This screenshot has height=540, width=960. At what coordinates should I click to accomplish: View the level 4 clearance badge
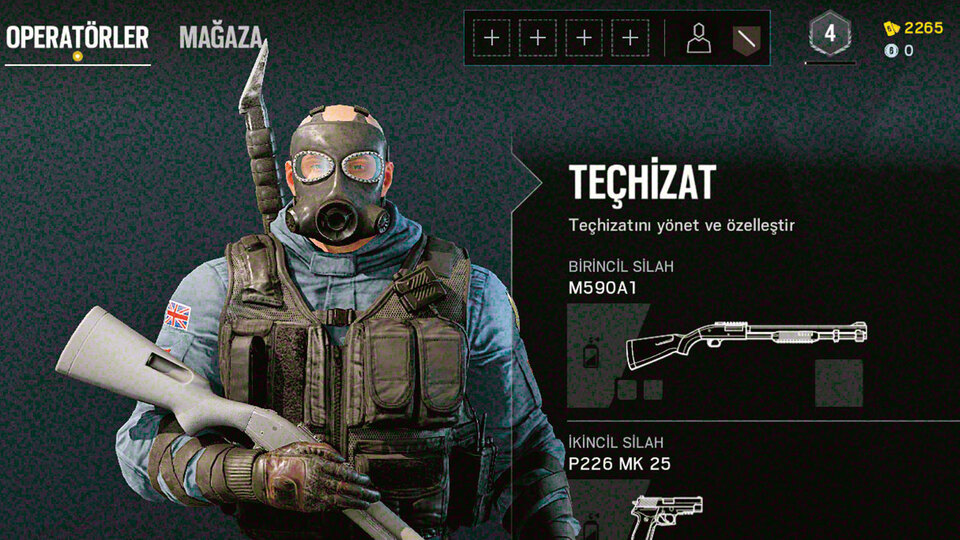(829, 35)
